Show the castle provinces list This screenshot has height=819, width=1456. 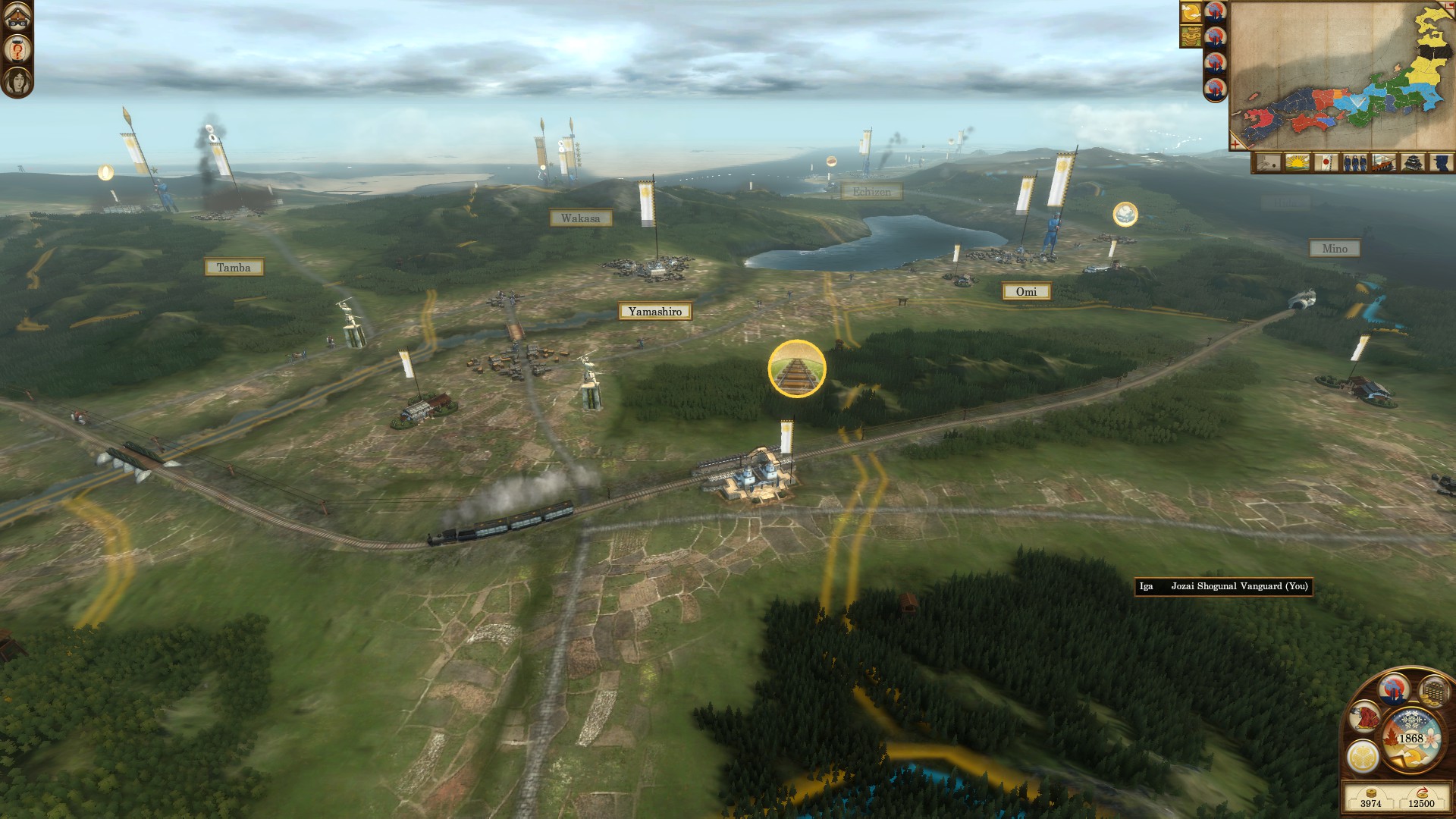click(1411, 162)
